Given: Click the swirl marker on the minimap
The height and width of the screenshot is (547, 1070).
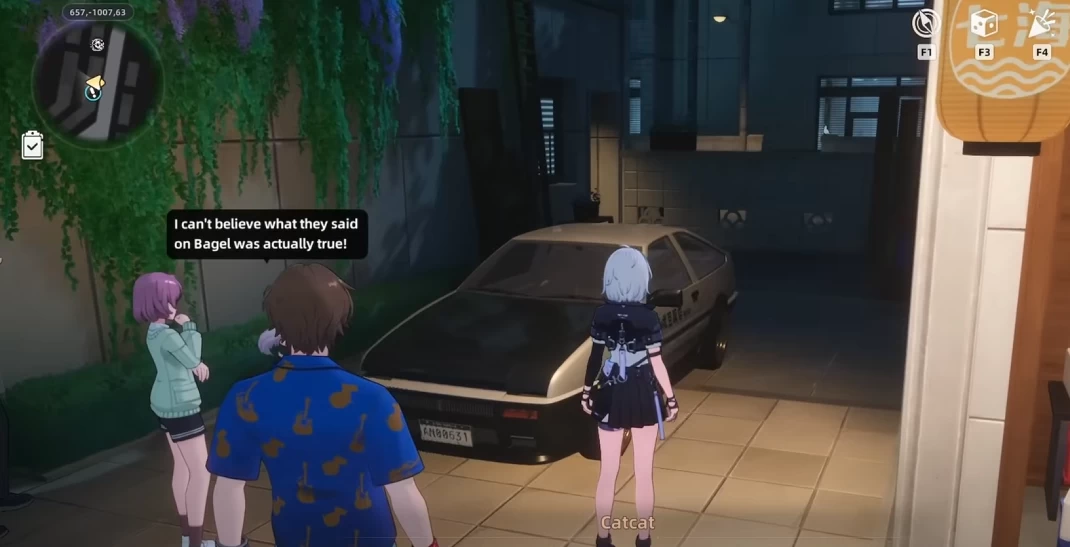Looking at the screenshot, I should [97, 45].
